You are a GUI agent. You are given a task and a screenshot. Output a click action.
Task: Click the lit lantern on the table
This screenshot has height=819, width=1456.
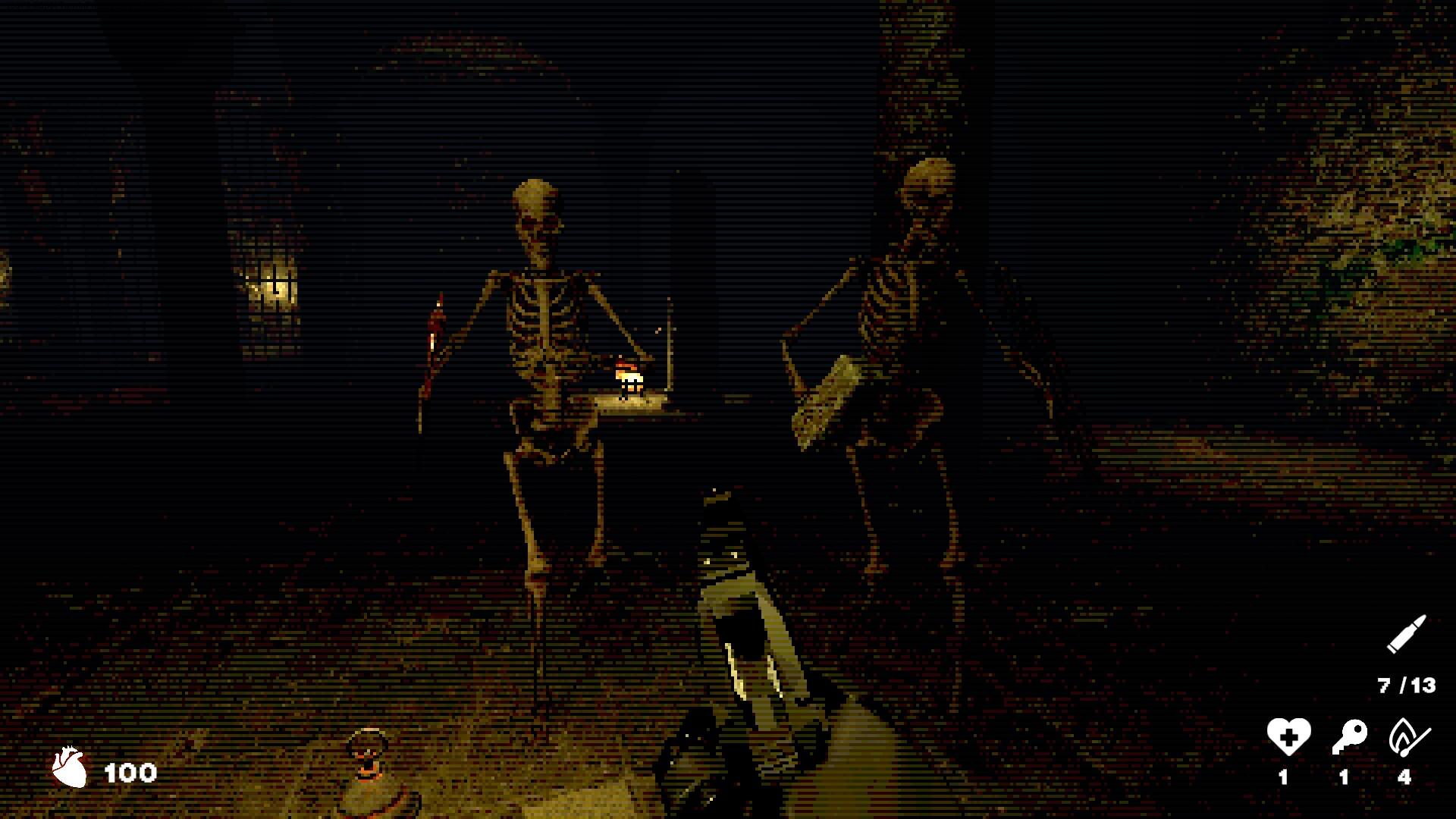pyautogui.click(x=628, y=379)
